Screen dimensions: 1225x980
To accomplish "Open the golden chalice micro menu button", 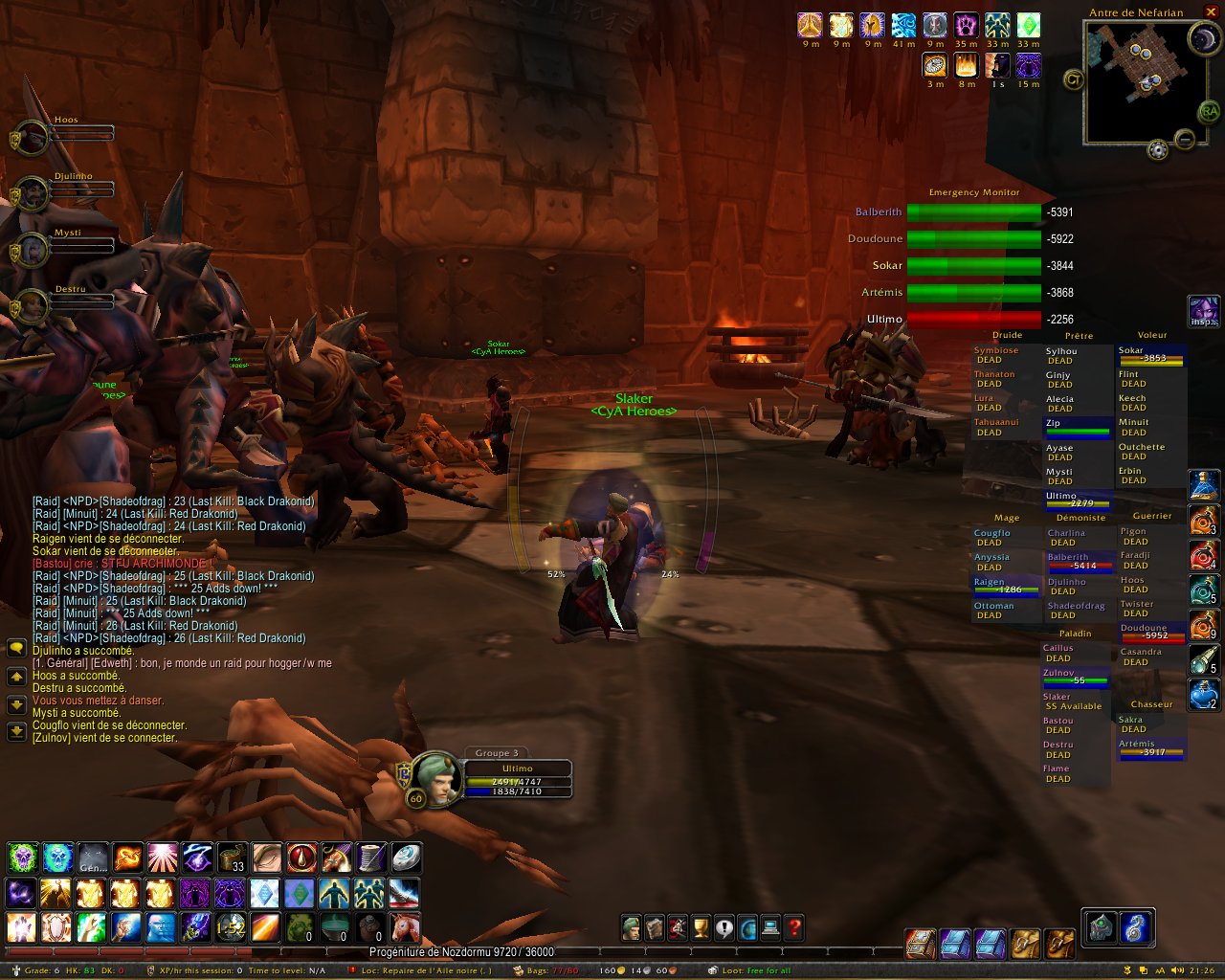I will tap(701, 927).
